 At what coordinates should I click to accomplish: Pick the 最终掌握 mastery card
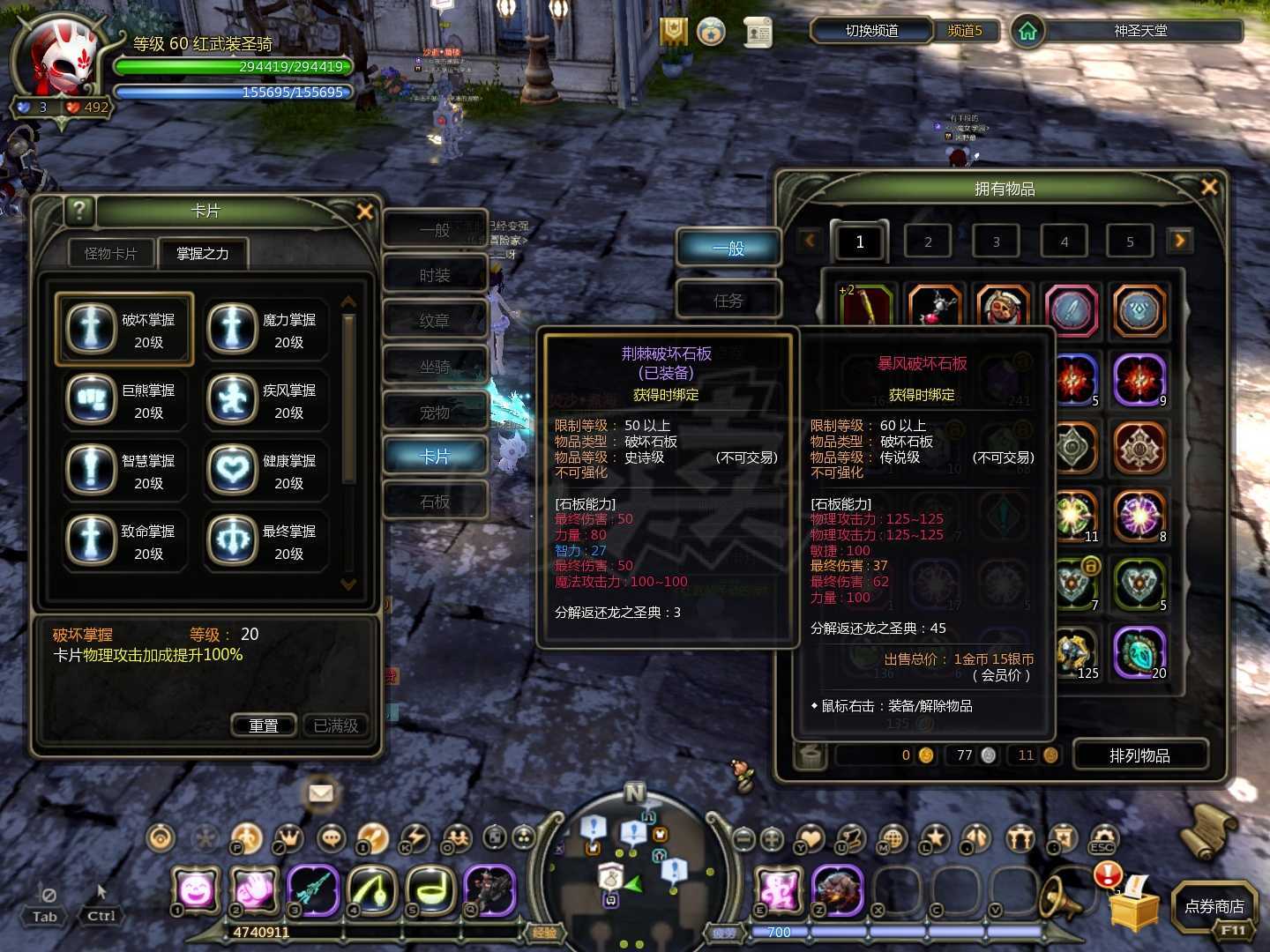click(265, 541)
